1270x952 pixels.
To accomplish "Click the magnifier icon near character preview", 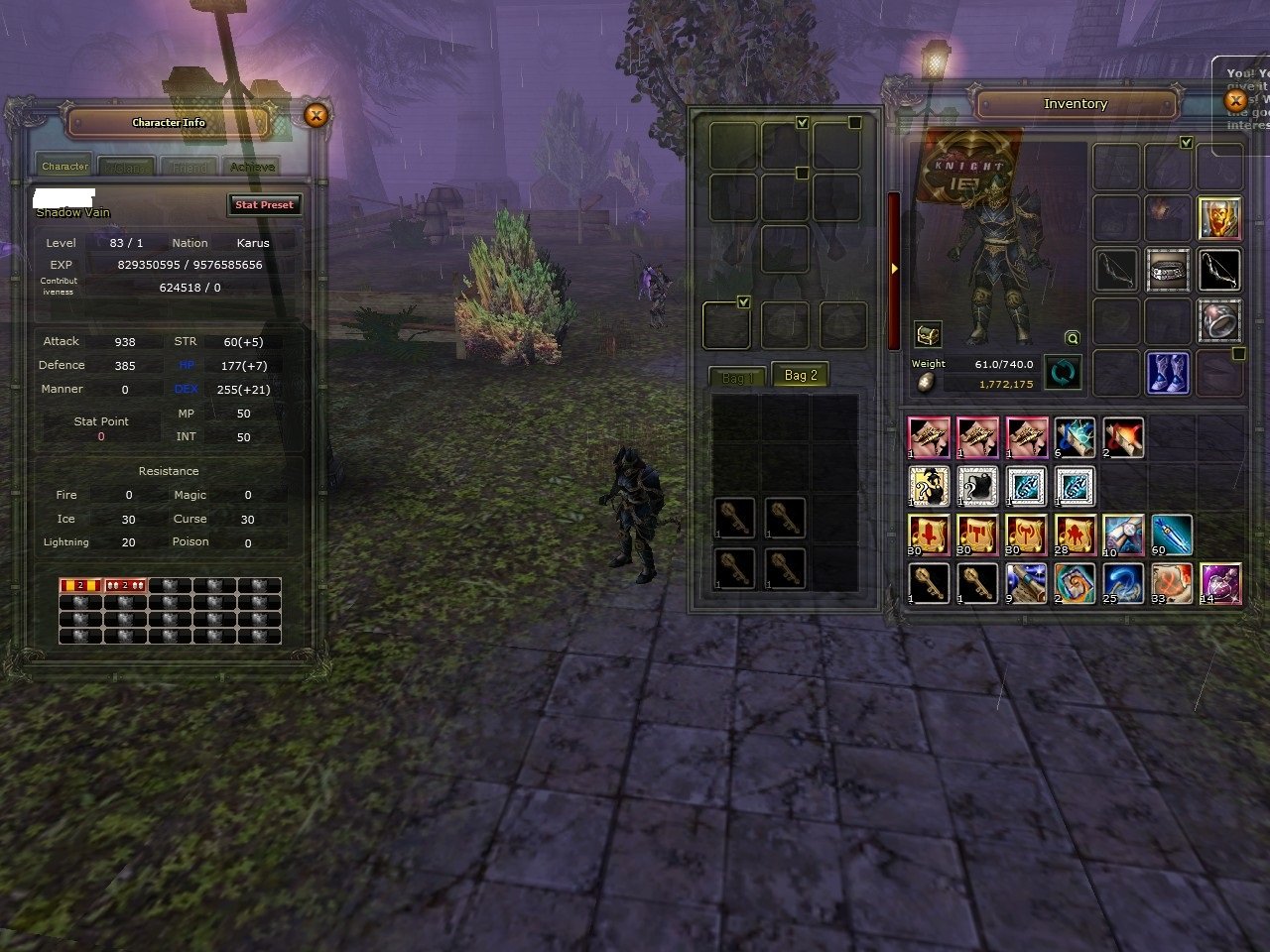I will coord(1072,338).
